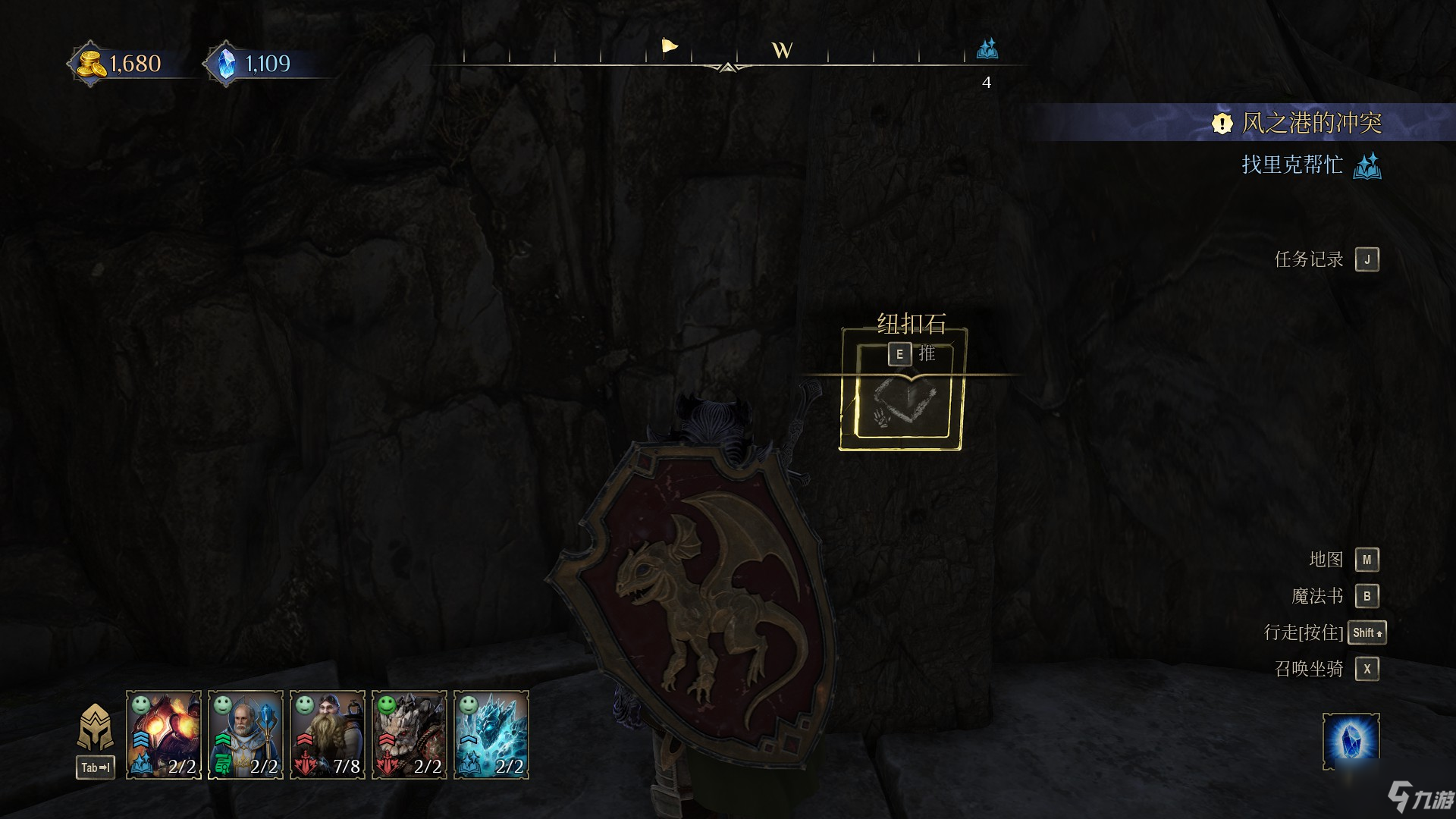Click the blue spellbook compass marker
The height and width of the screenshot is (819, 1456).
coord(987,49)
